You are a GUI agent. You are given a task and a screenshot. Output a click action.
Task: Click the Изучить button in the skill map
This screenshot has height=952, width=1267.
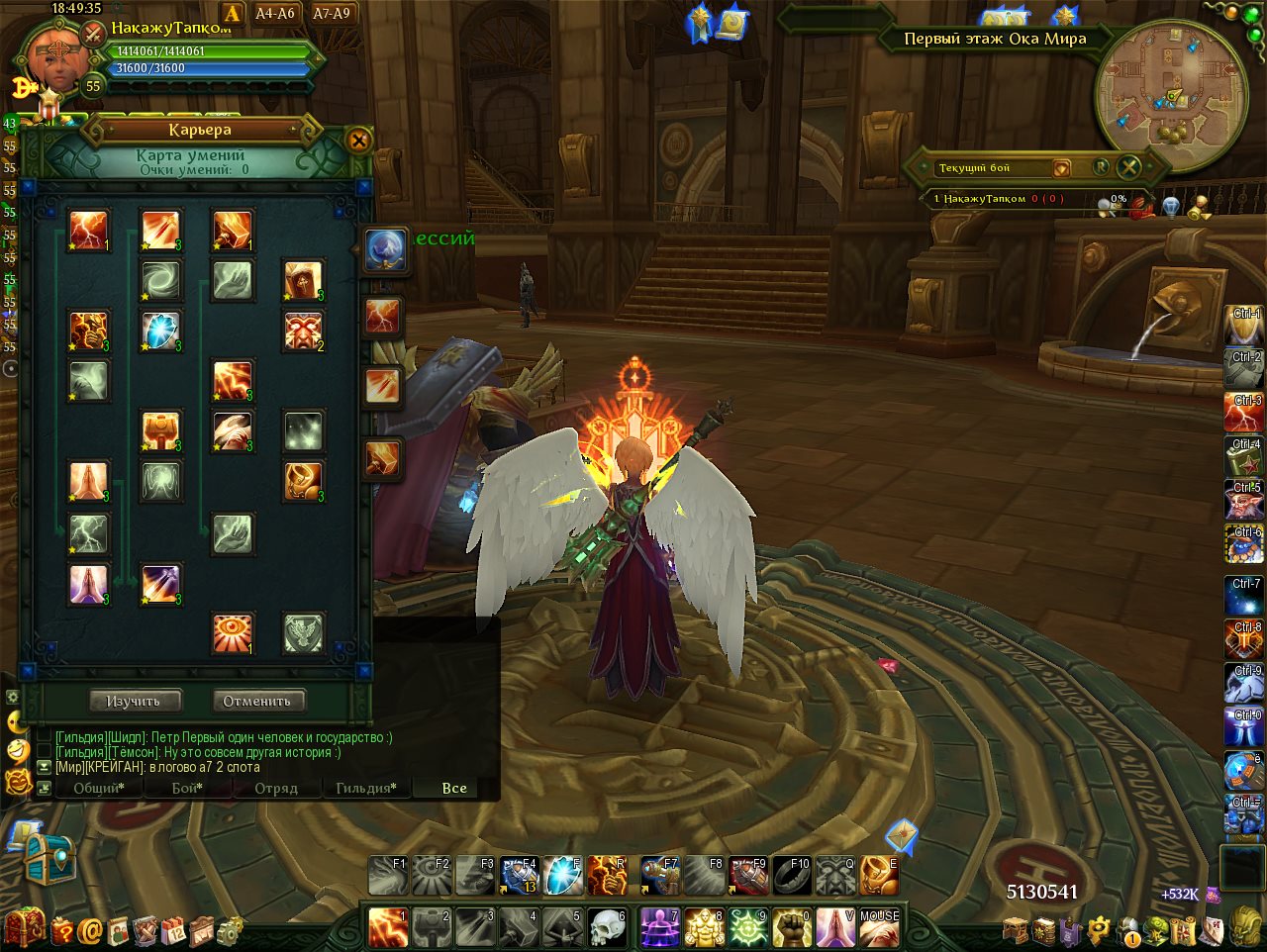(133, 701)
